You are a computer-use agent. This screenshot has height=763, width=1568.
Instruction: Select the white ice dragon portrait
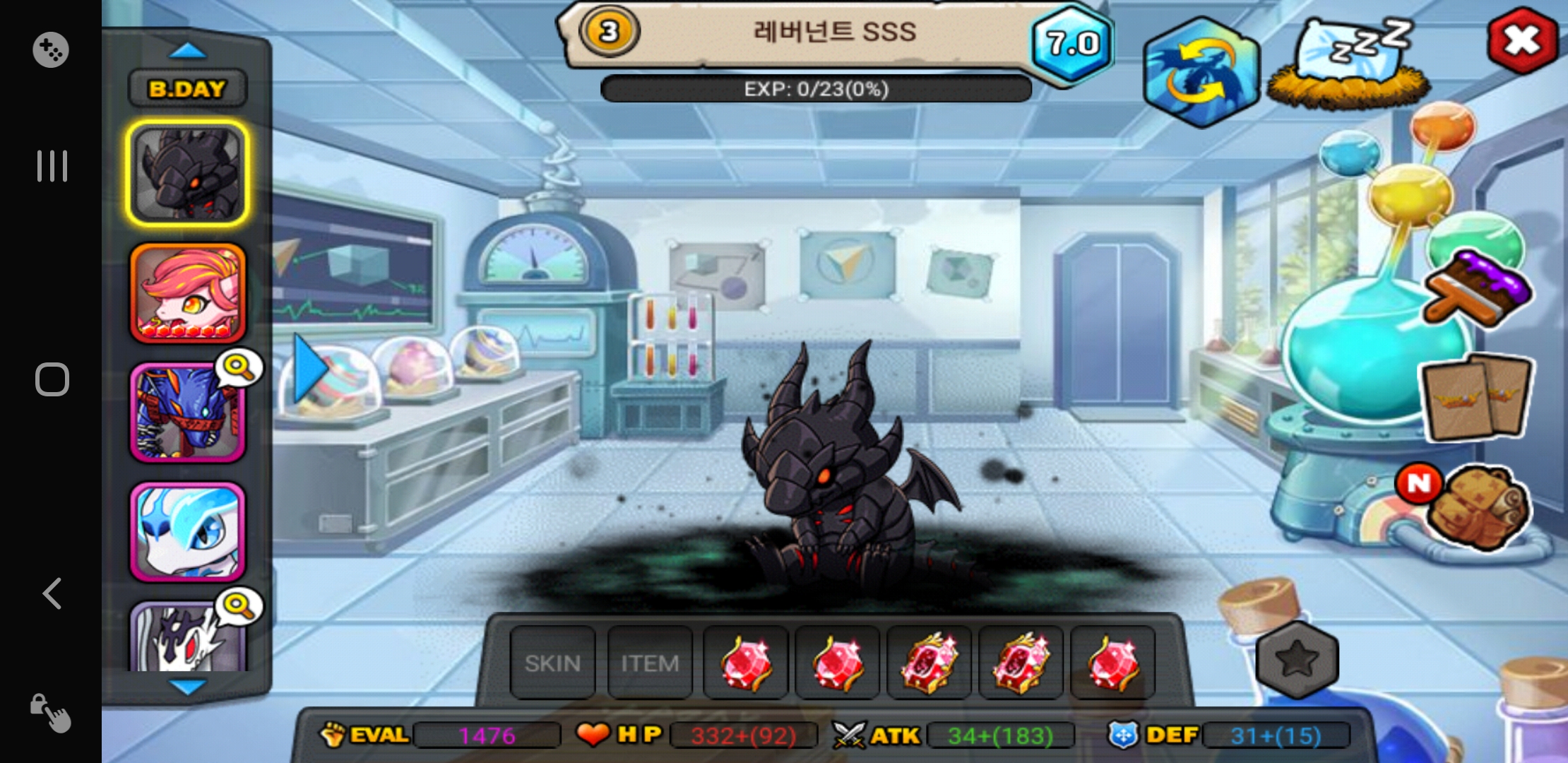tap(187, 531)
